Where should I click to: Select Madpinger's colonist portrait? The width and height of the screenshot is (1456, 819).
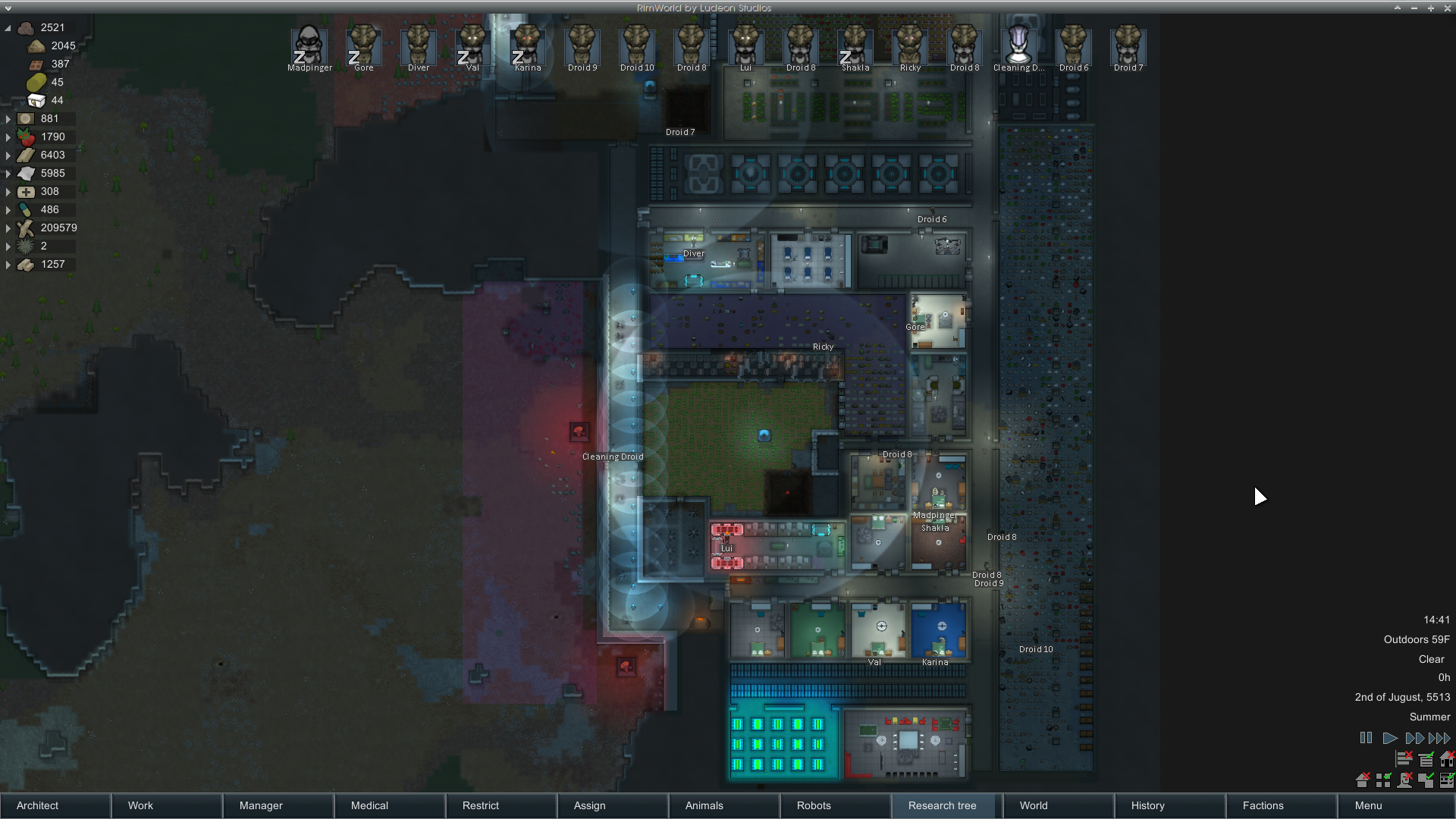pyautogui.click(x=309, y=45)
